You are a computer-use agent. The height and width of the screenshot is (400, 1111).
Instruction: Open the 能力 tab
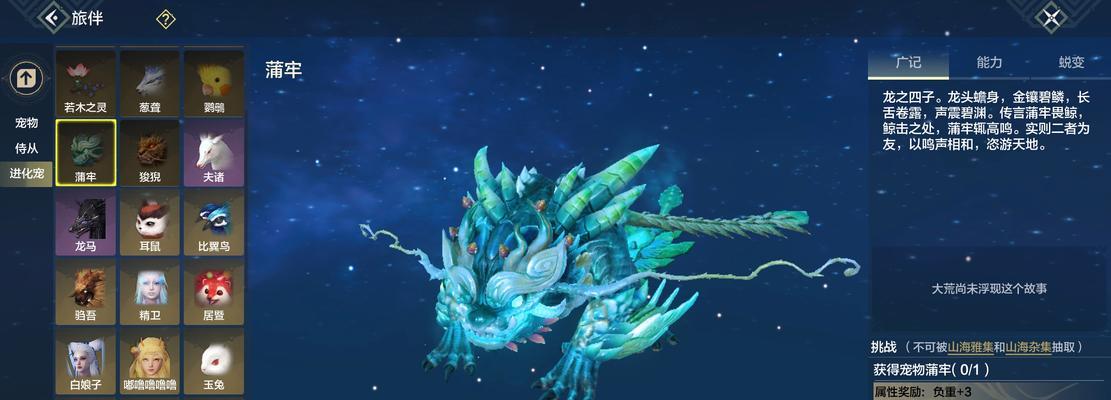click(989, 62)
